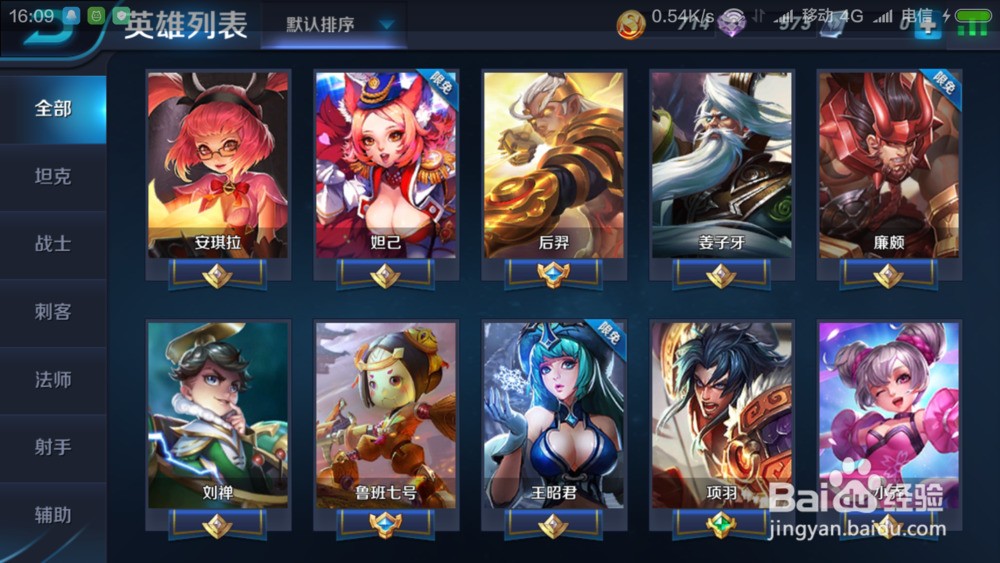Show the 刺客 hero category
The height and width of the screenshot is (563, 1000).
coord(53,311)
